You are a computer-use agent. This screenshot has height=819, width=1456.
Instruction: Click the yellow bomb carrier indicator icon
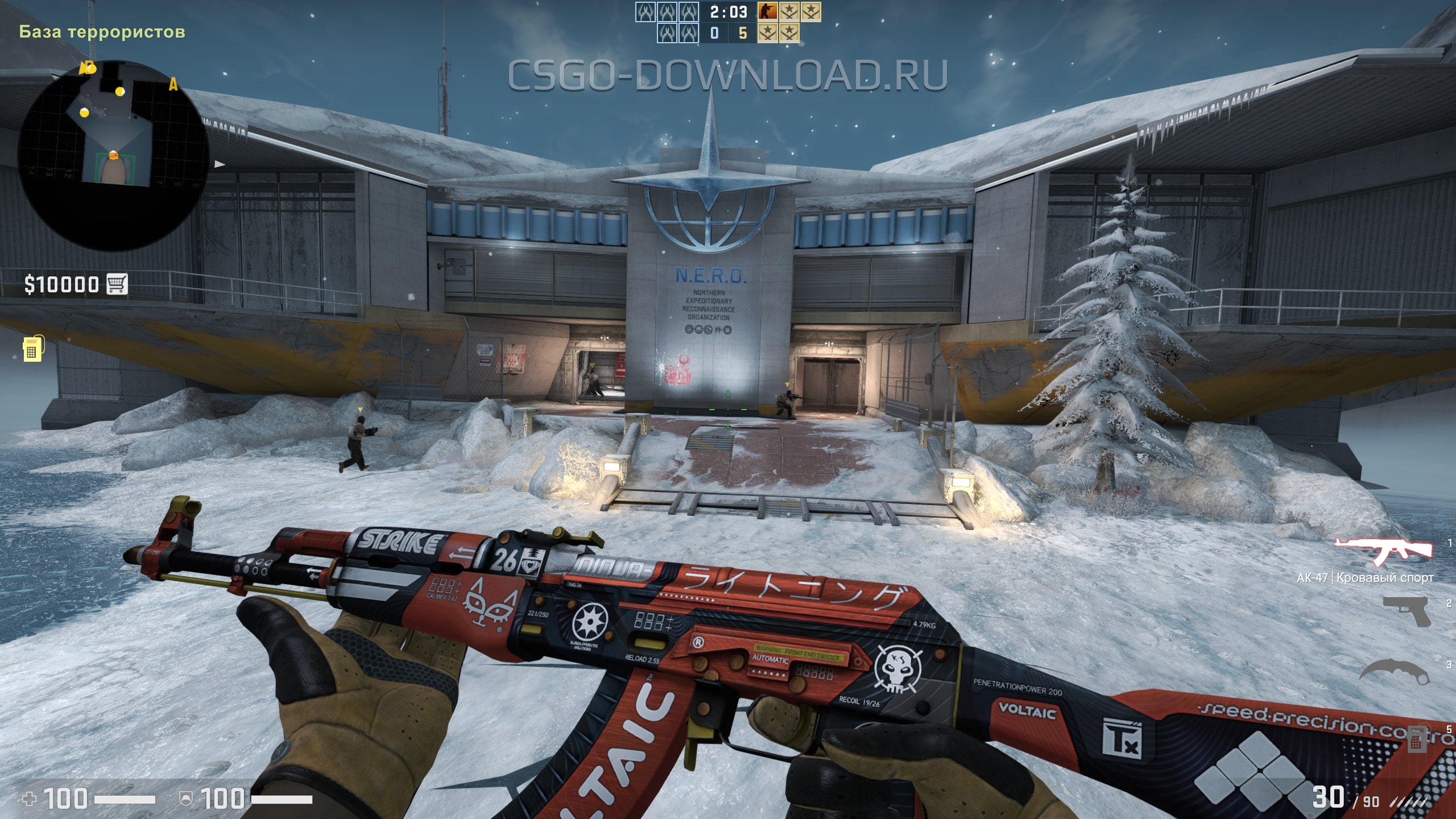point(32,349)
